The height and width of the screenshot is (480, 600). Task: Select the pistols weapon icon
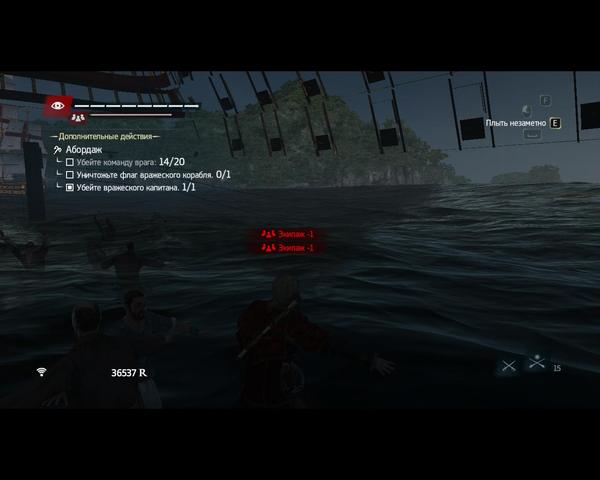click(537, 362)
